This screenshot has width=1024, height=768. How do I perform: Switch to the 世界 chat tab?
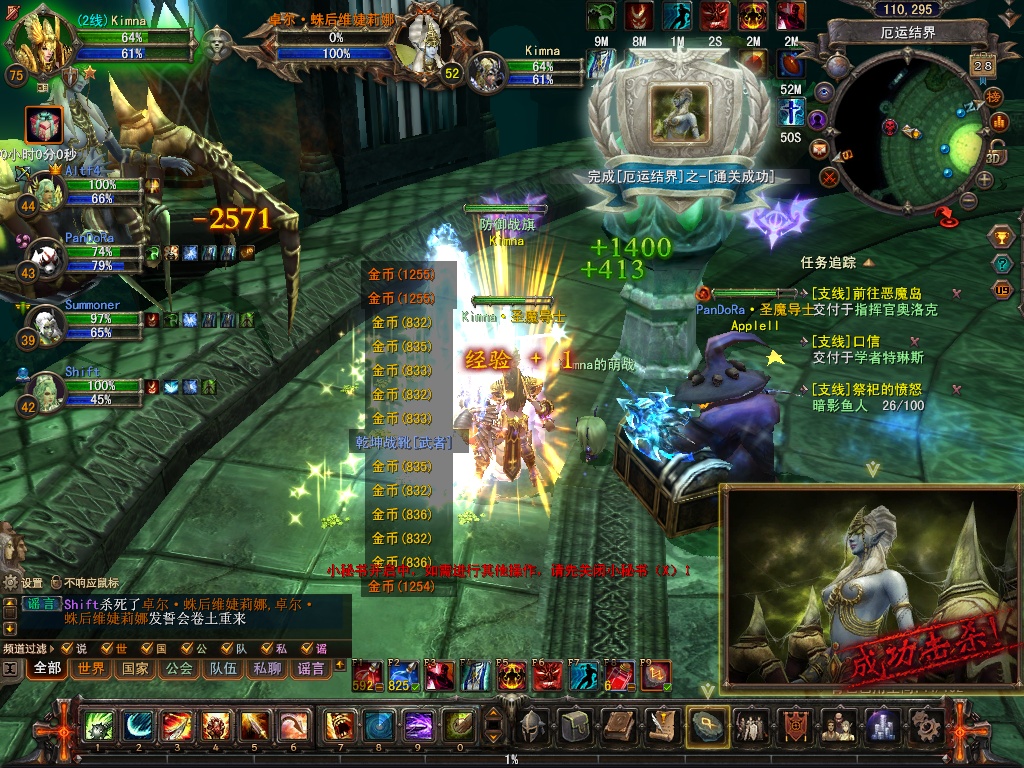pyautogui.click(x=92, y=668)
